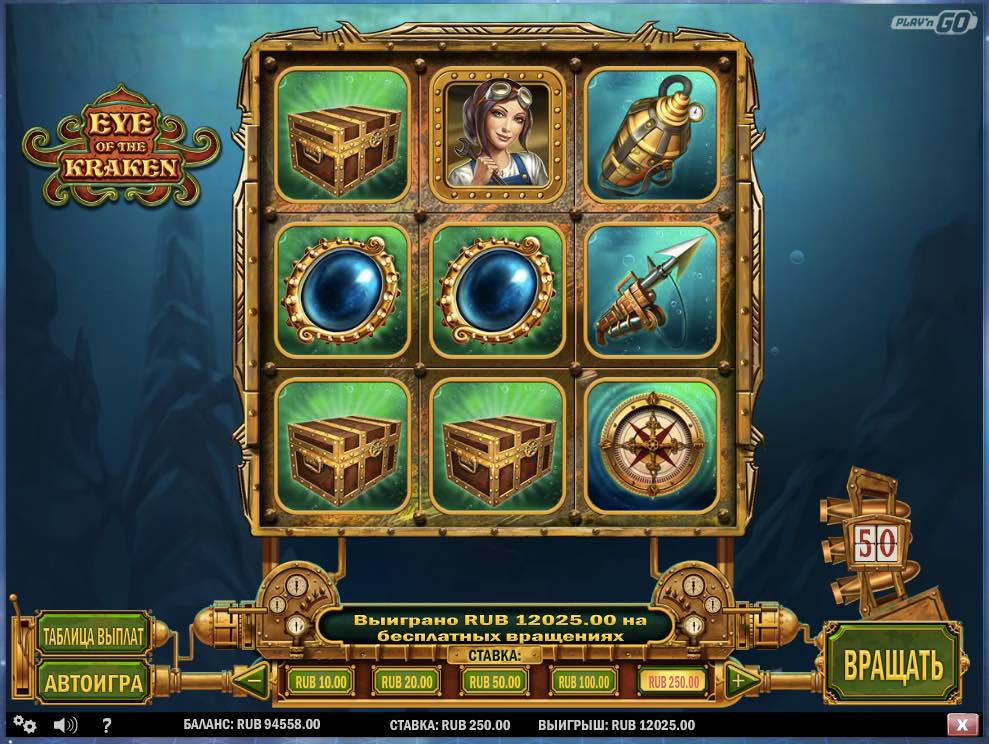
Task: Decrease the bet with the minus arrow
Action: click(x=253, y=682)
